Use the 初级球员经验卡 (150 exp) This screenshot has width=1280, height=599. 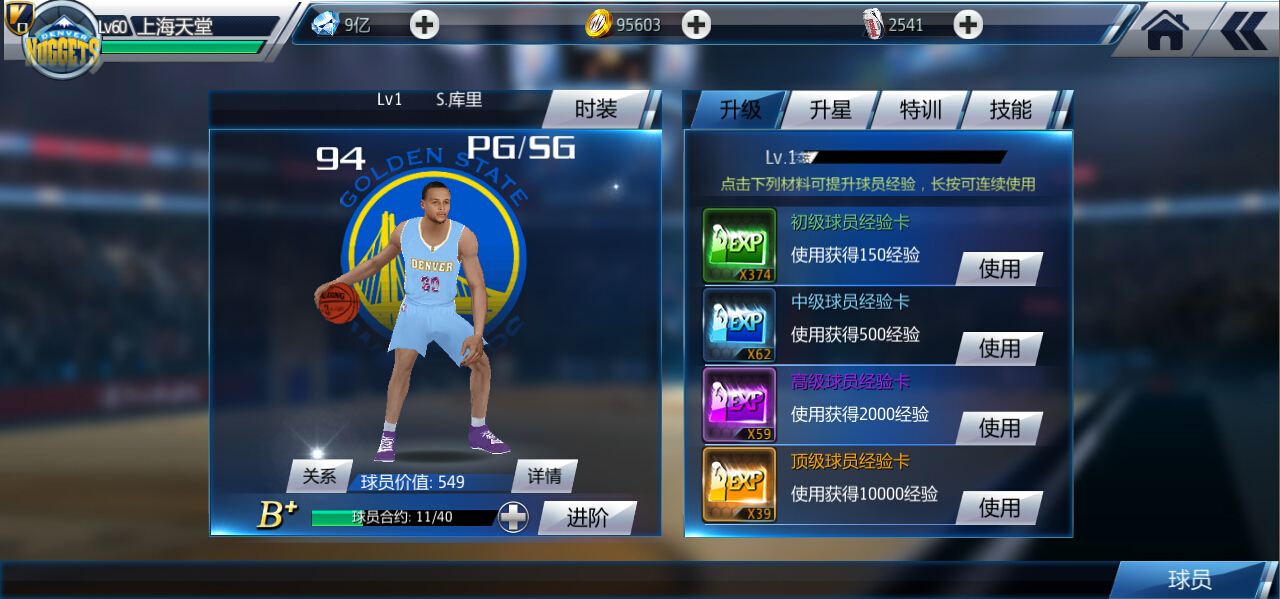999,269
